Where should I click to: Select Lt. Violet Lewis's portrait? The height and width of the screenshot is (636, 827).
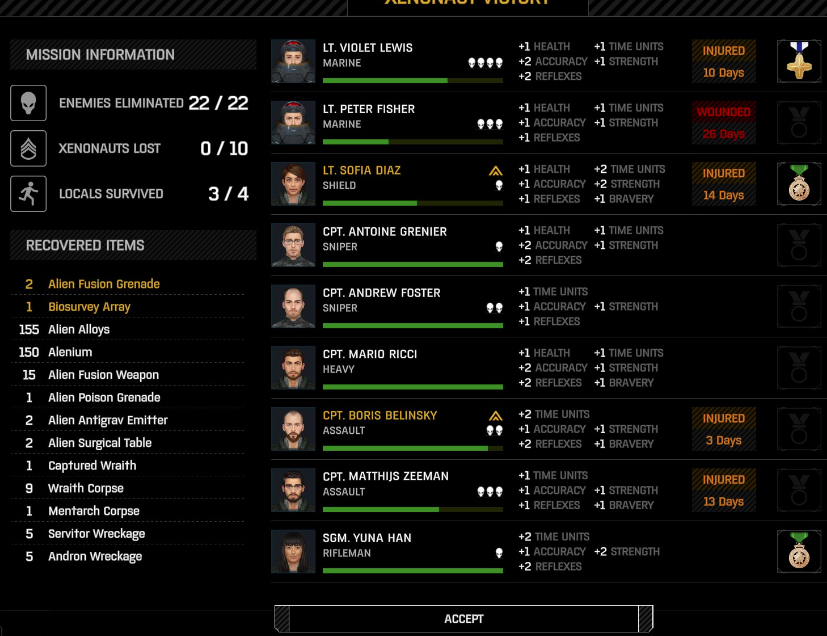tap(294, 61)
